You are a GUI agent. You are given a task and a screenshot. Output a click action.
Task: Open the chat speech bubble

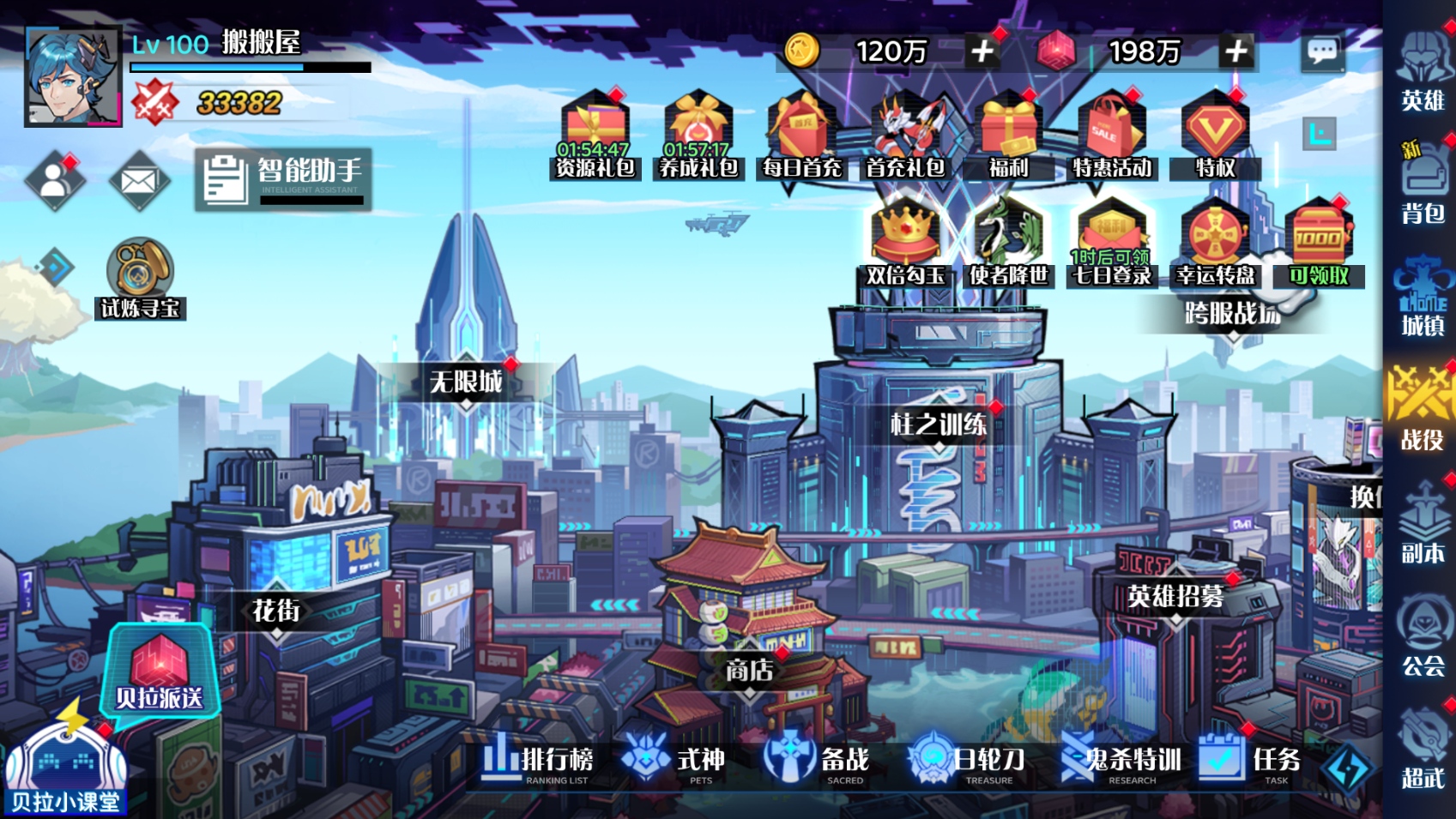(x=1321, y=52)
